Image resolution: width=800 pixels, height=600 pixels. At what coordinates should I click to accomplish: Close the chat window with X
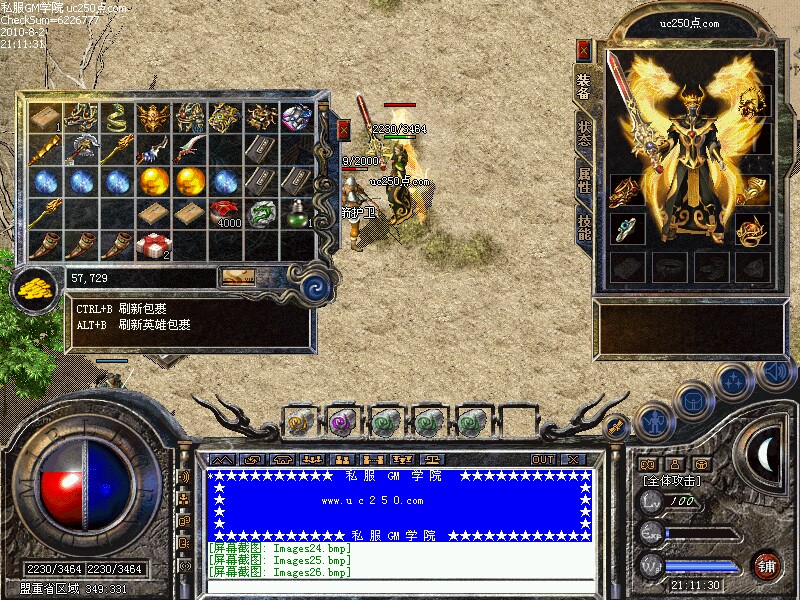click(573, 459)
